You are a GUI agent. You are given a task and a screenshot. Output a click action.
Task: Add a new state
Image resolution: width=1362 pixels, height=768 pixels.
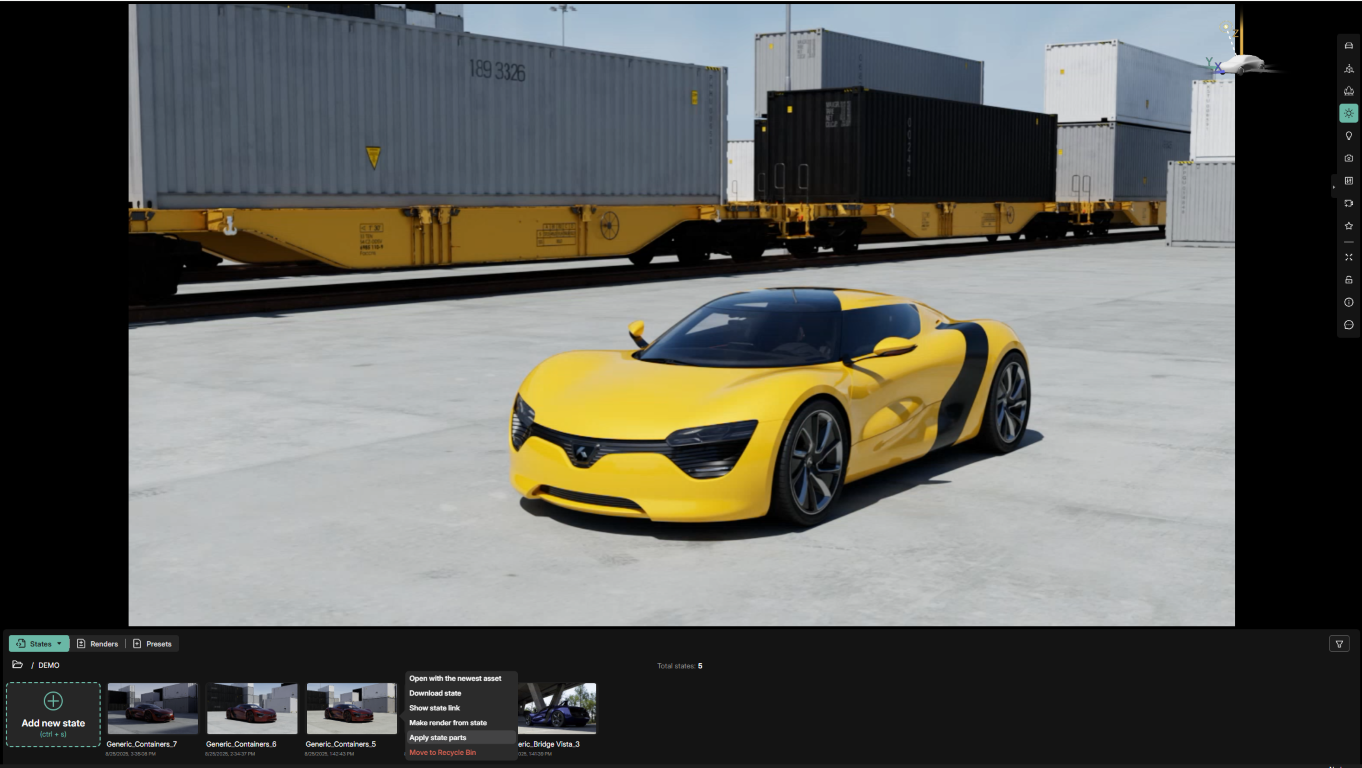coord(53,714)
